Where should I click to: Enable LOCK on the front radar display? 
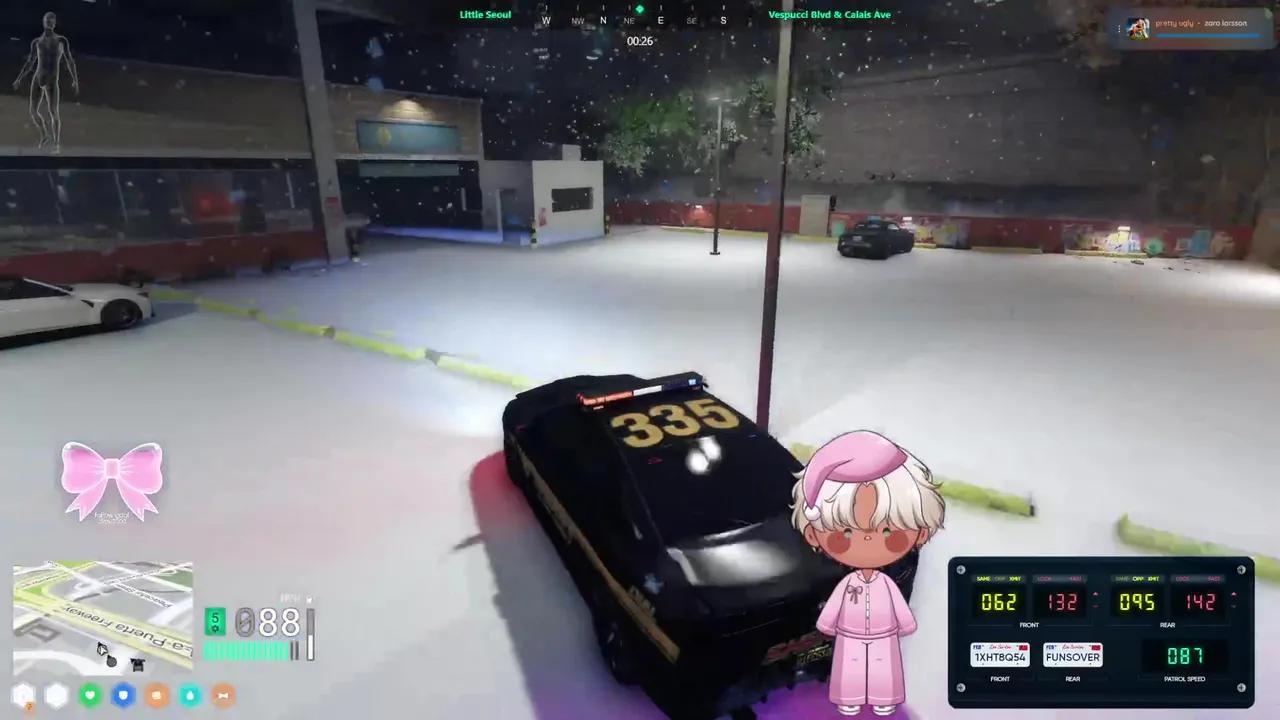pyautogui.click(x=1044, y=578)
